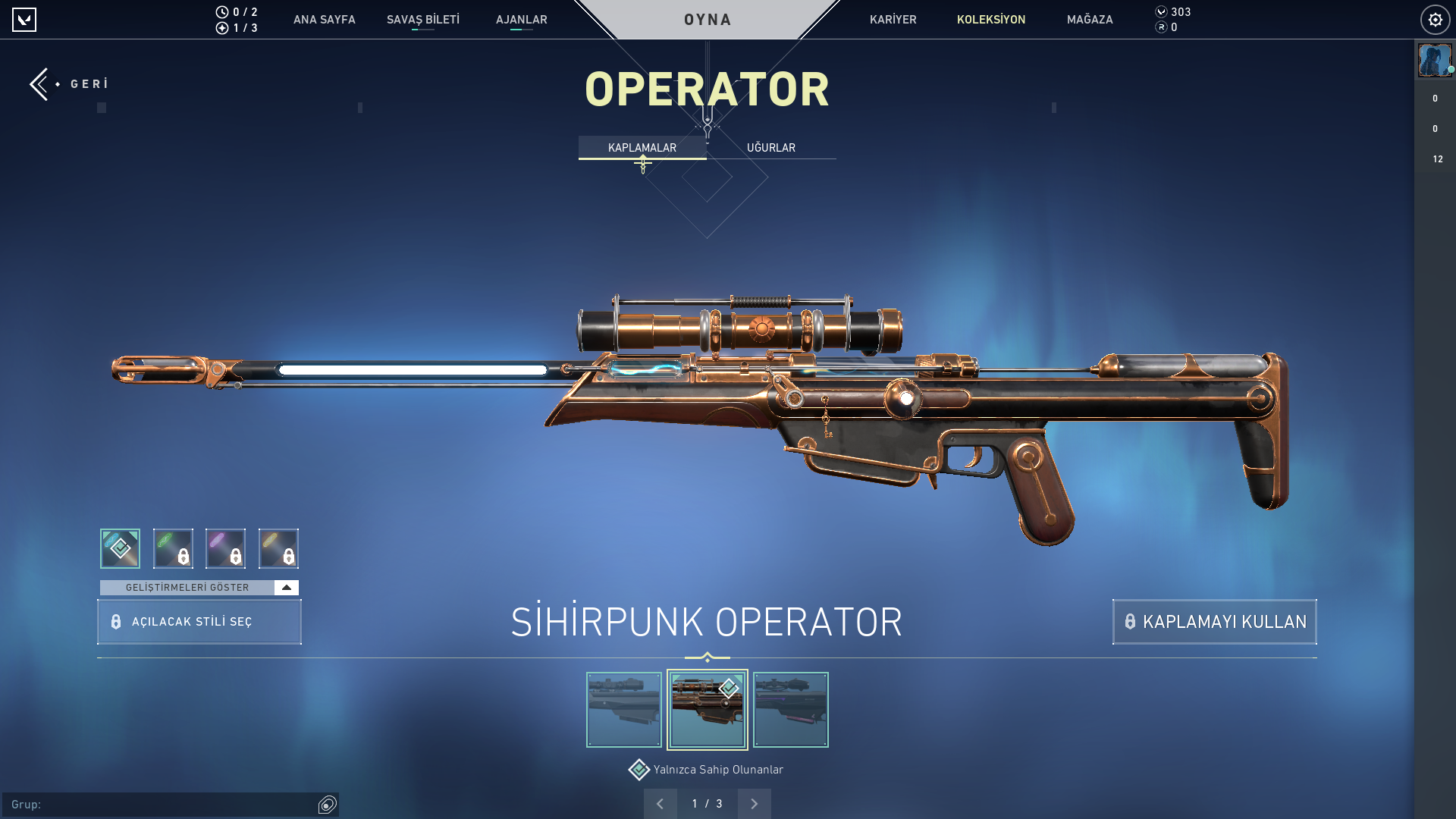Switch to the KAPLAMALAR tab
The height and width of the screenshot is (819, 1456).
(x=642, y=148)
